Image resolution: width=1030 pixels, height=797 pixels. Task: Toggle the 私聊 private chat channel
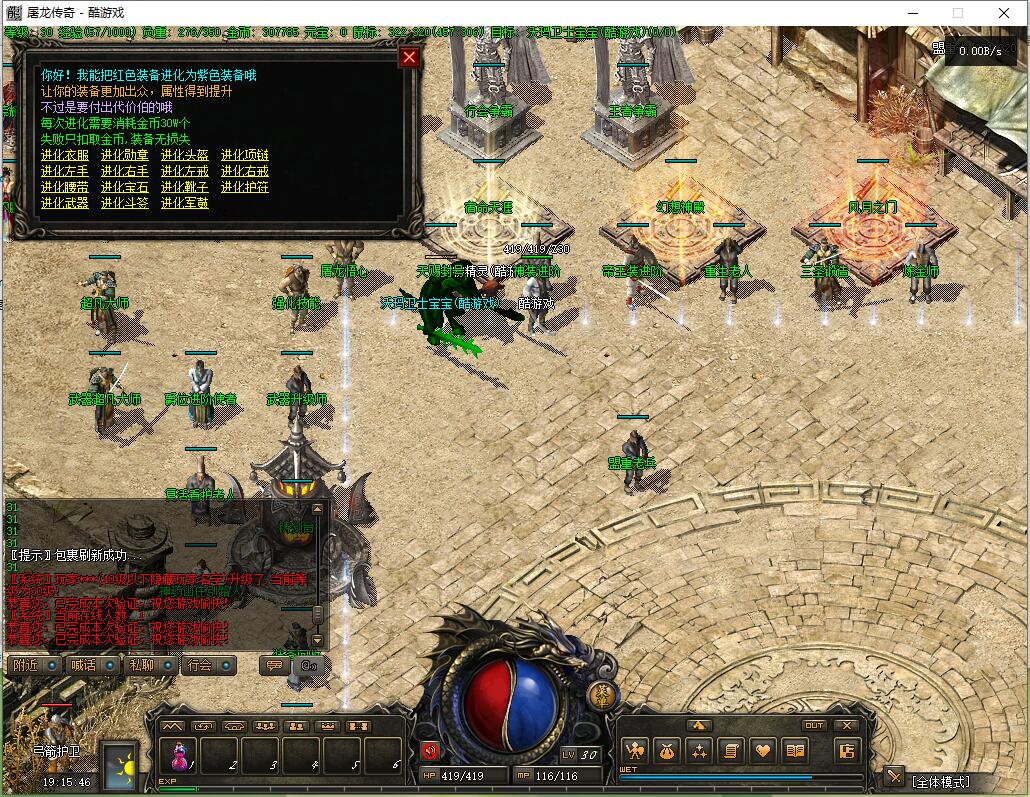[x=149, y=665]
